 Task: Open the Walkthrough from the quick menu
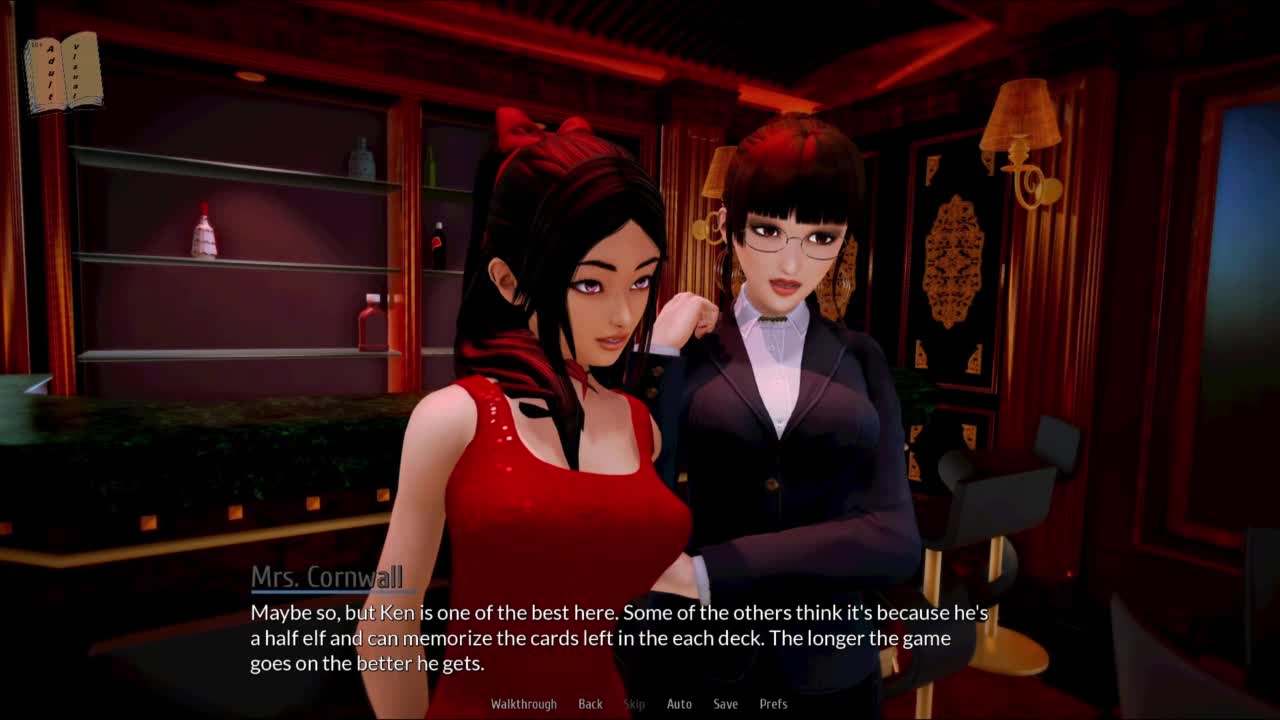pos(523,704)
